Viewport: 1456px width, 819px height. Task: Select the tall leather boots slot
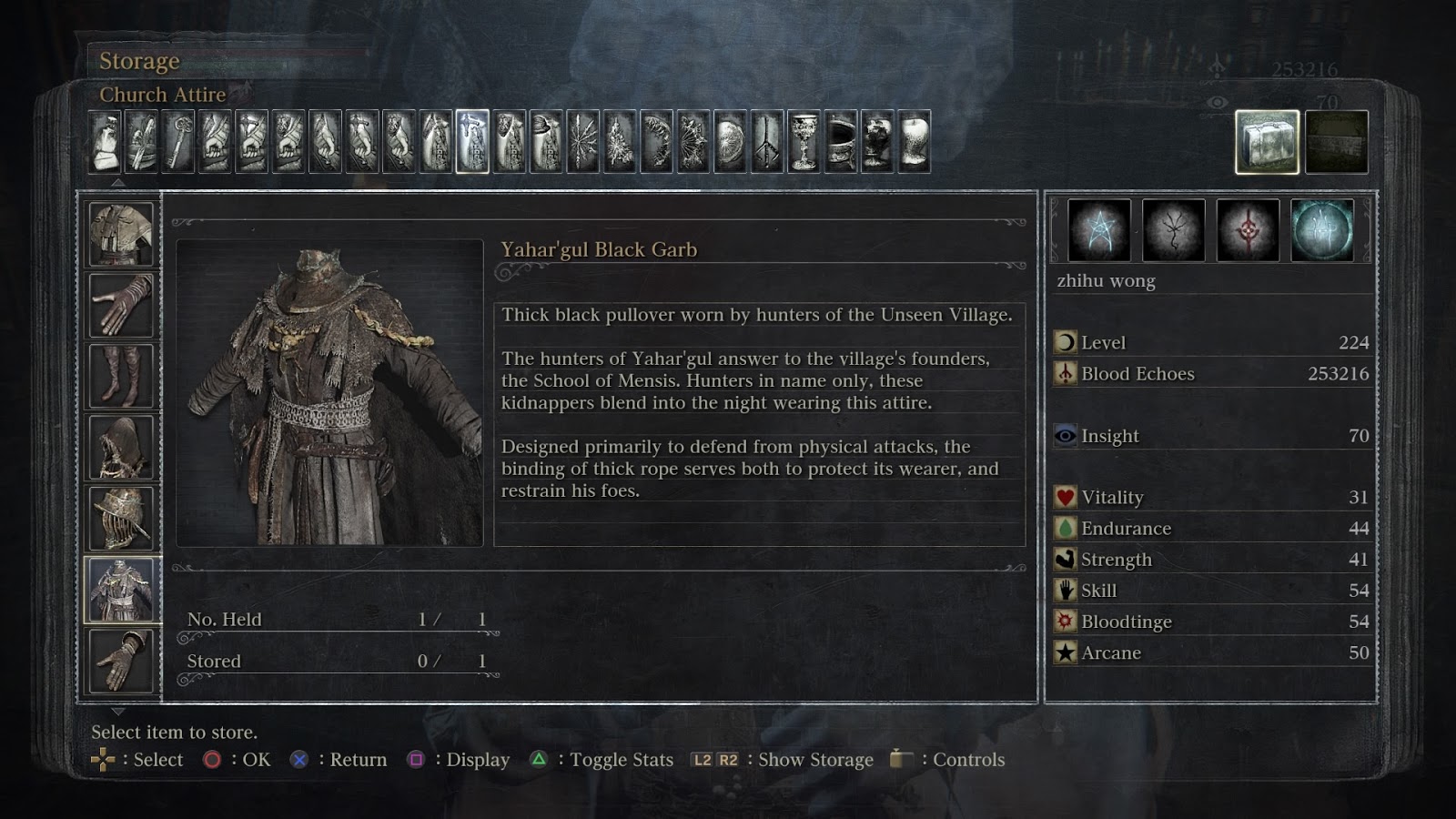point(122,376)
